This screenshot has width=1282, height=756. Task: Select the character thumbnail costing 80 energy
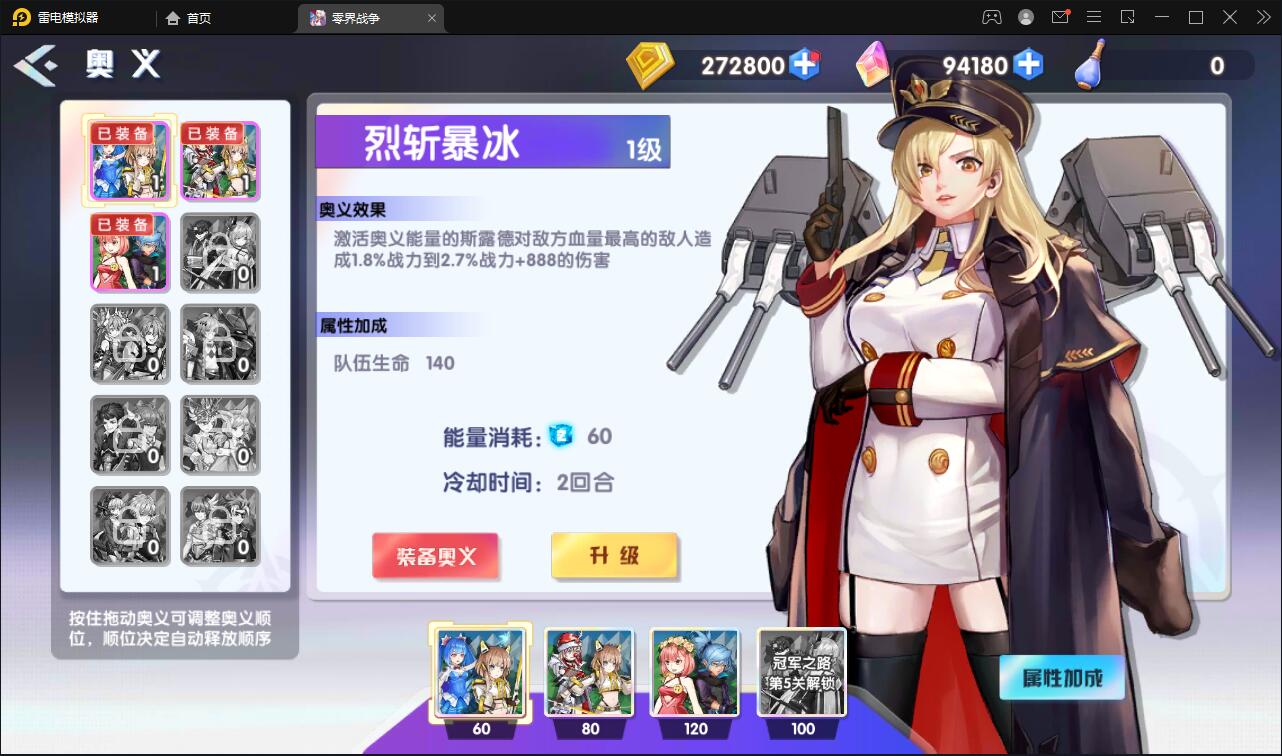pos(588,672)
